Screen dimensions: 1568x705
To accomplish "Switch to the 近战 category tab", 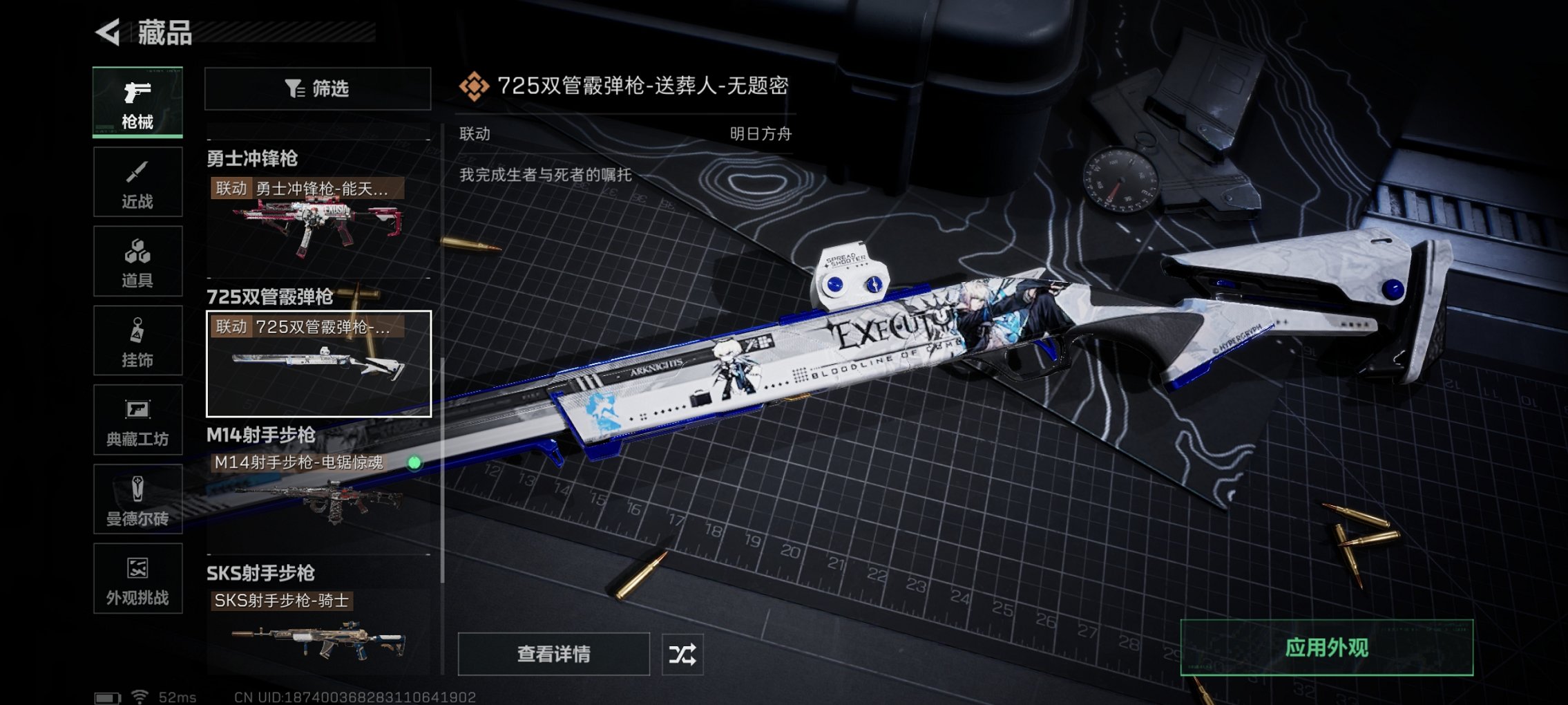I will 137,181.
